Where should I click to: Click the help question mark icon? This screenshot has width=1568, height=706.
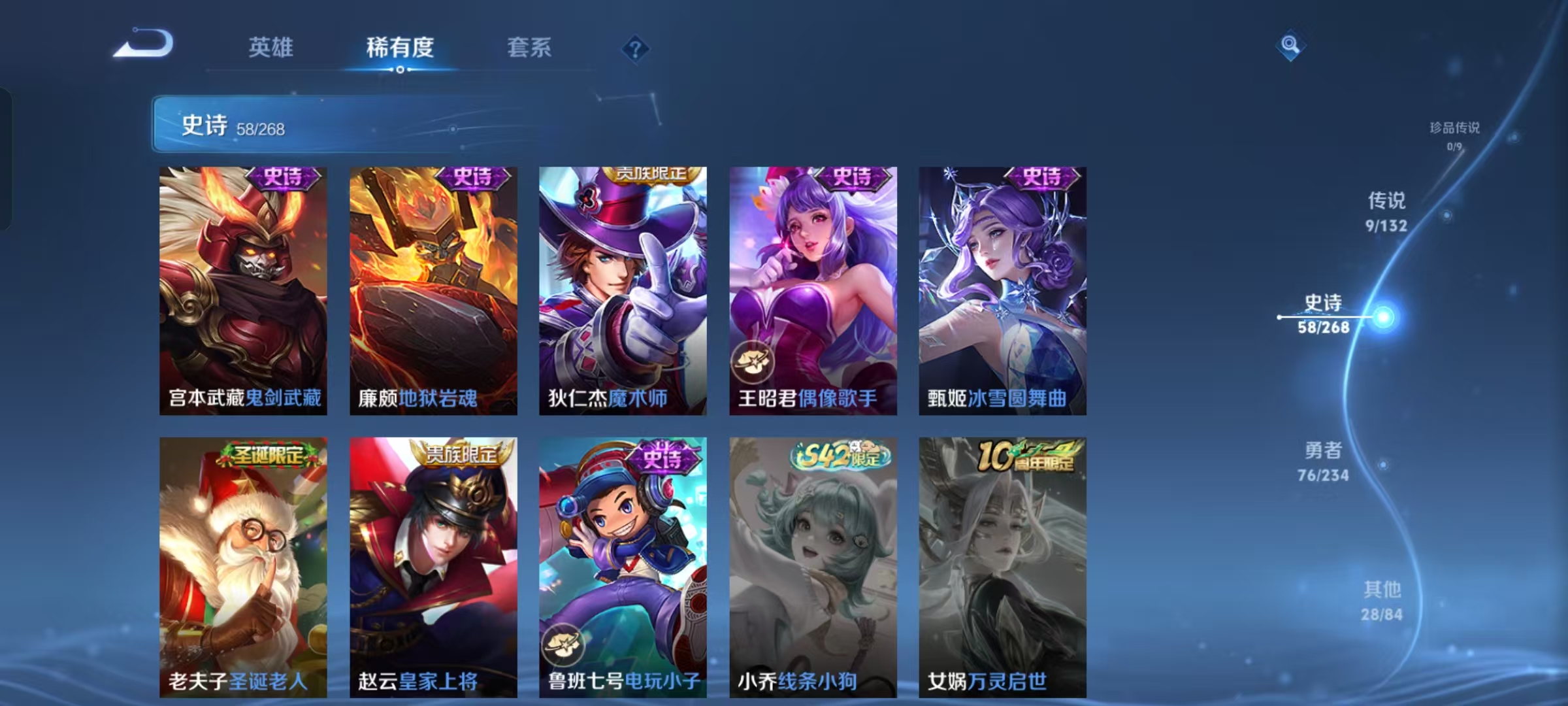[x=634, y=49]
